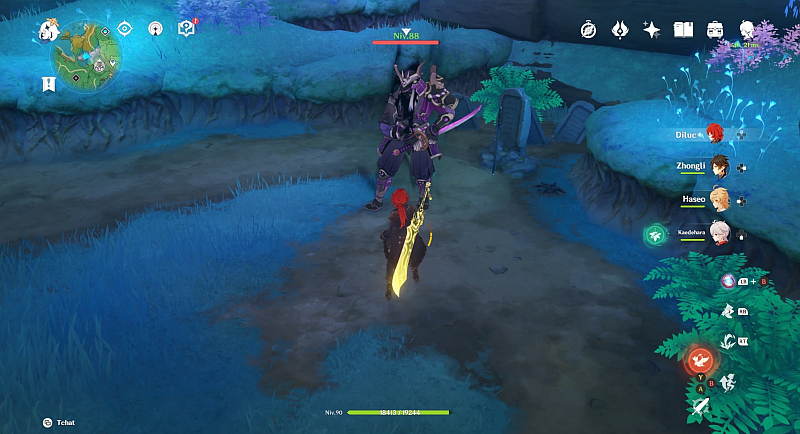Trigger the sword normal attack icon
Screen dimensions: 800x434
(x=701, y=406)
